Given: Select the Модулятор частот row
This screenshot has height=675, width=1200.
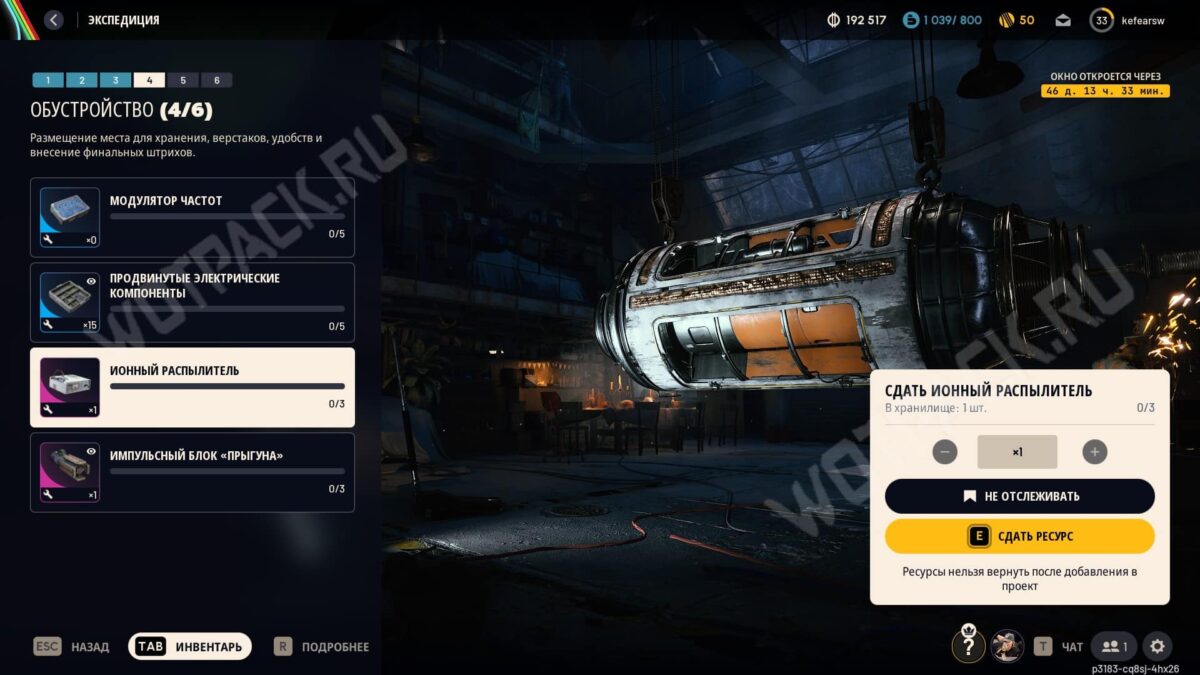Looking at the screenshot, I should (x=192, y=217).
